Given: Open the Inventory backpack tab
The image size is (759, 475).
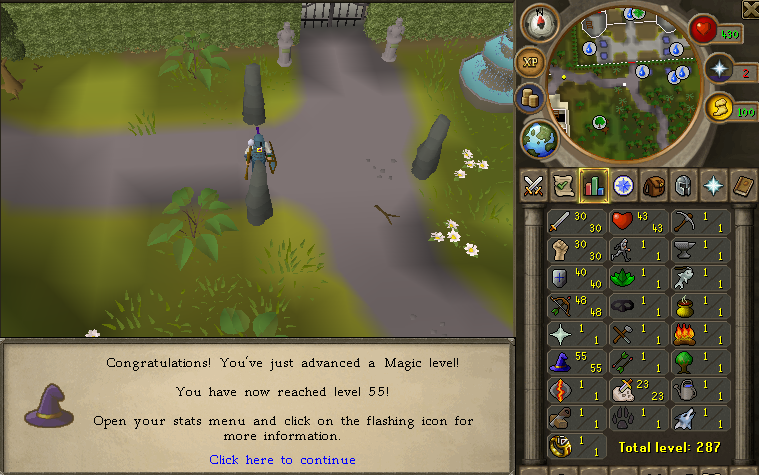Looking at the screenshot, I should coord(654,186).
